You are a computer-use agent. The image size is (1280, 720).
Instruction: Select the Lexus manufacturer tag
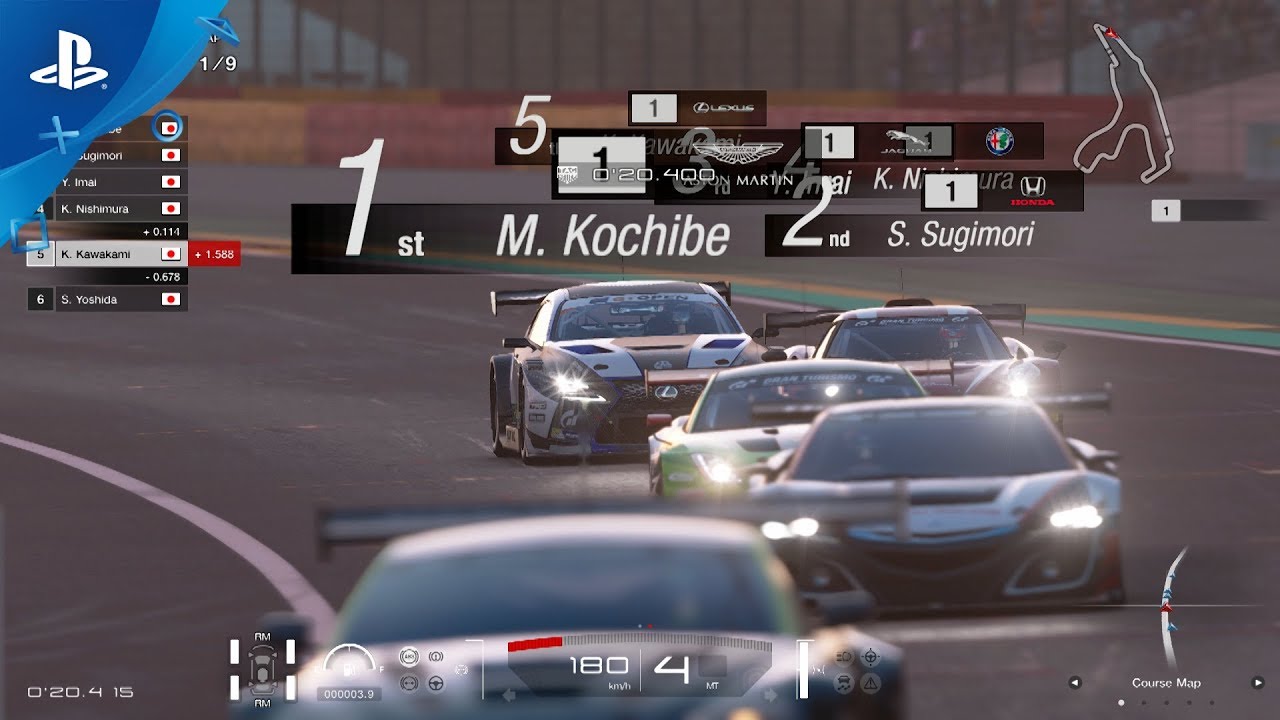[698, 108]
